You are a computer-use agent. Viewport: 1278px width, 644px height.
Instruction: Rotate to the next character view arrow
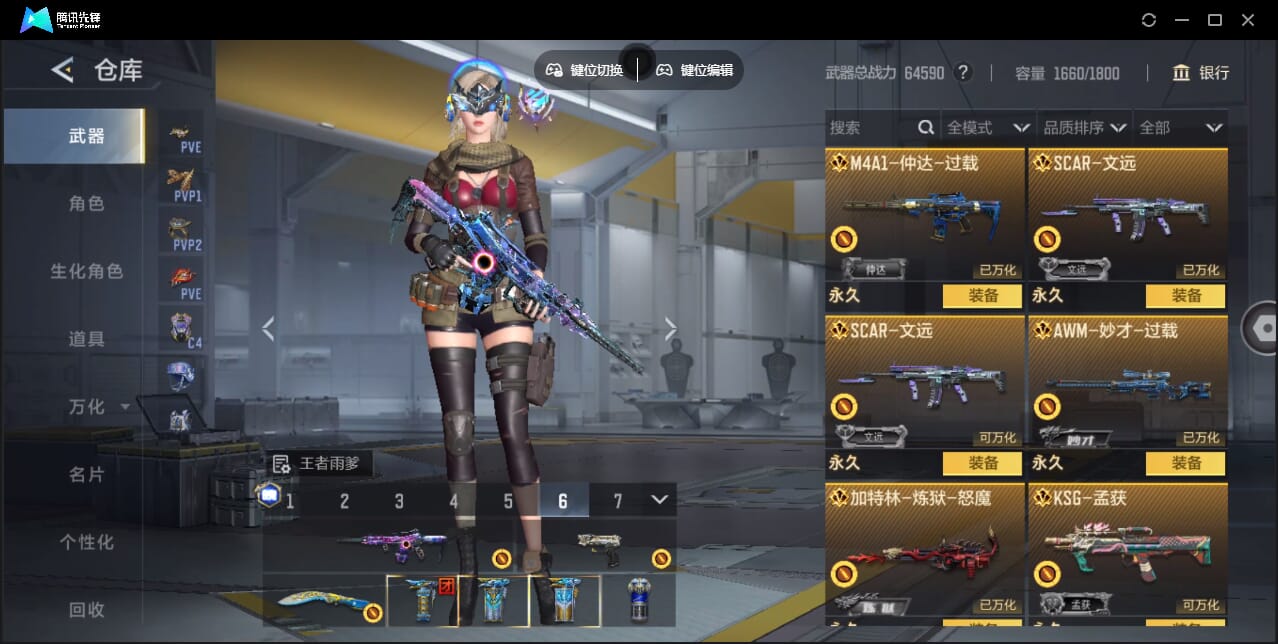(671, 329)
